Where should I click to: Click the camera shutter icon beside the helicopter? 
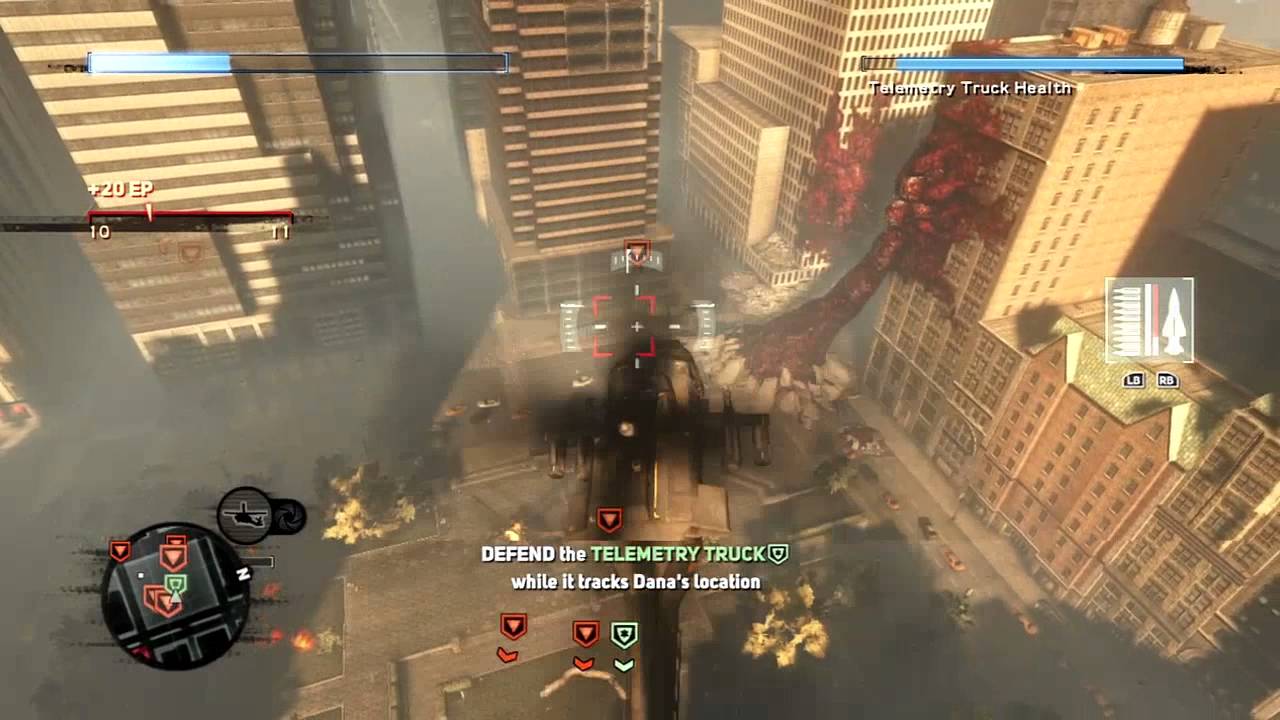[291, 518]
